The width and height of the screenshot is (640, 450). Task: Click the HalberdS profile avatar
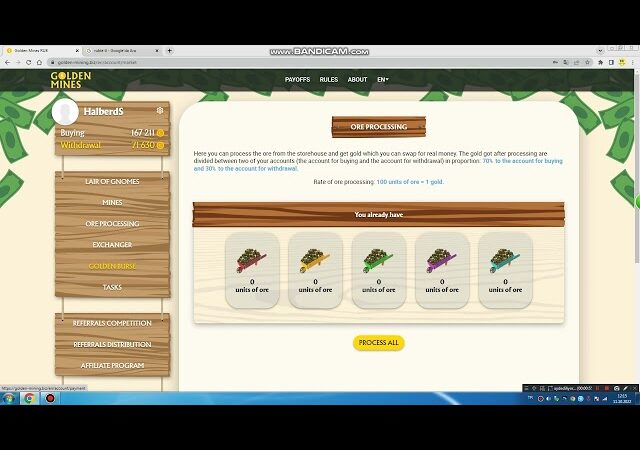click(66, 113)
